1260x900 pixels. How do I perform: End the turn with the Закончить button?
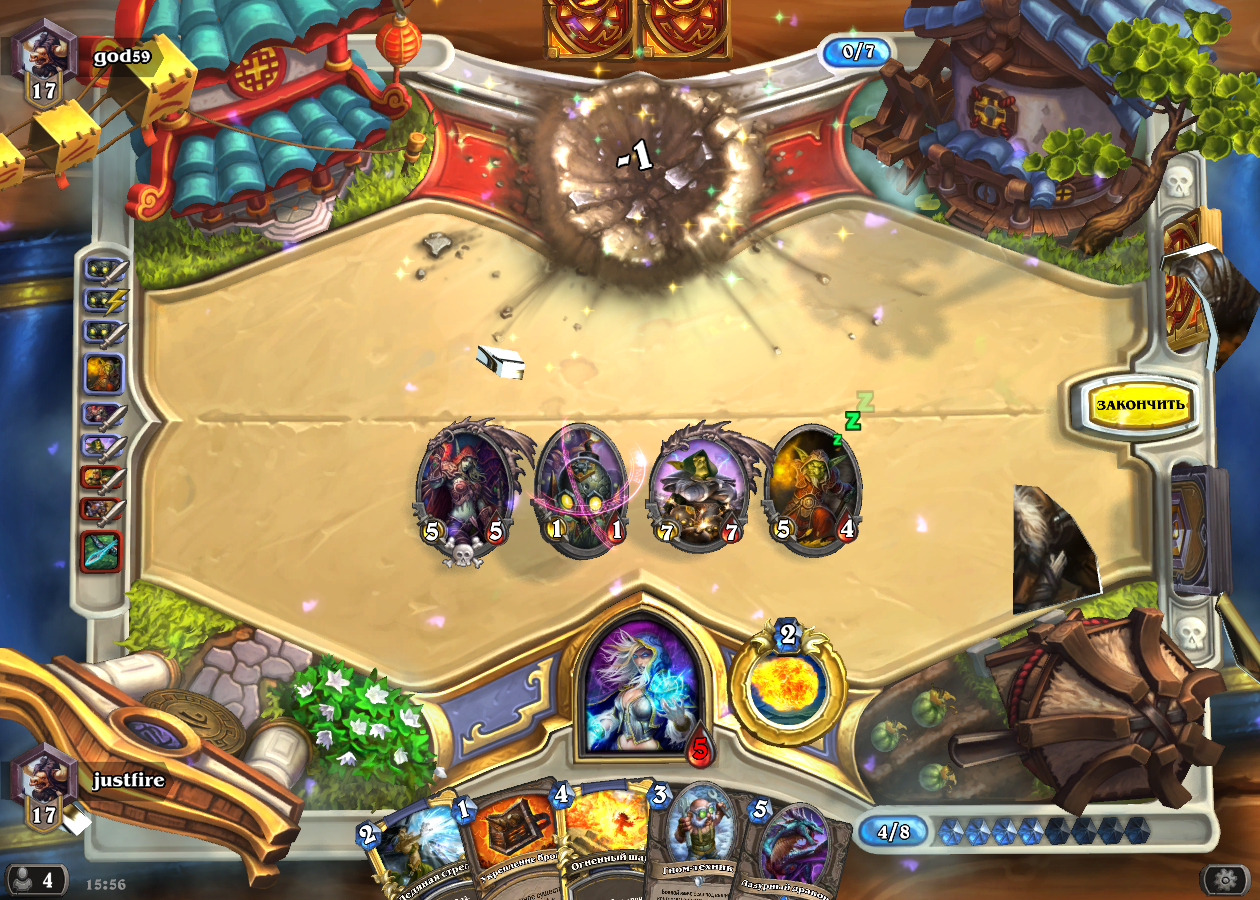[x=1140, y=404]
